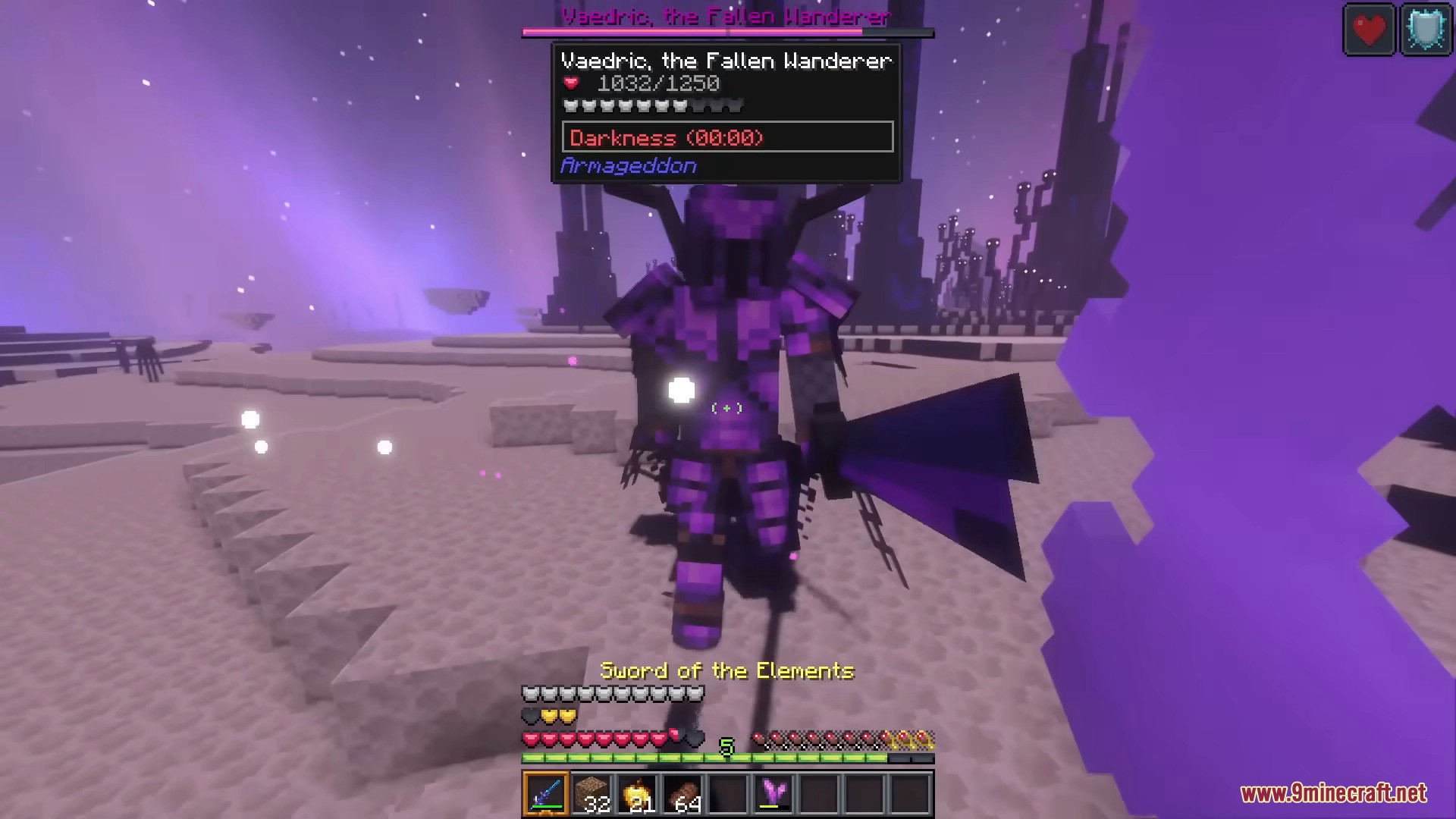Click the green level number 5
This screenshot has width=1456, height=819.
[728, 747]
